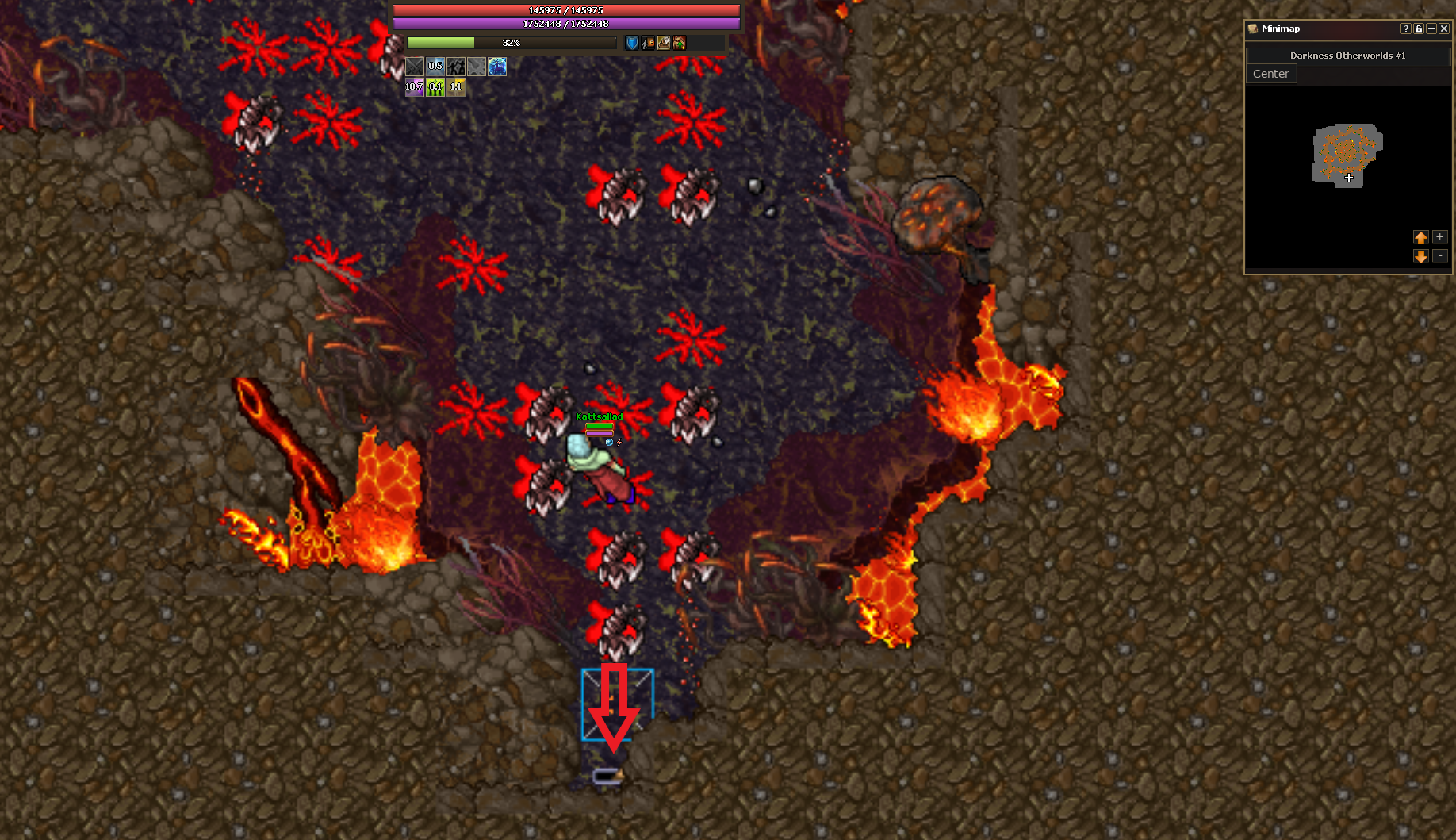Center the minimap with the Center button
The height and width of the screenshot is (840, 1456).
tap(1270, 74)
